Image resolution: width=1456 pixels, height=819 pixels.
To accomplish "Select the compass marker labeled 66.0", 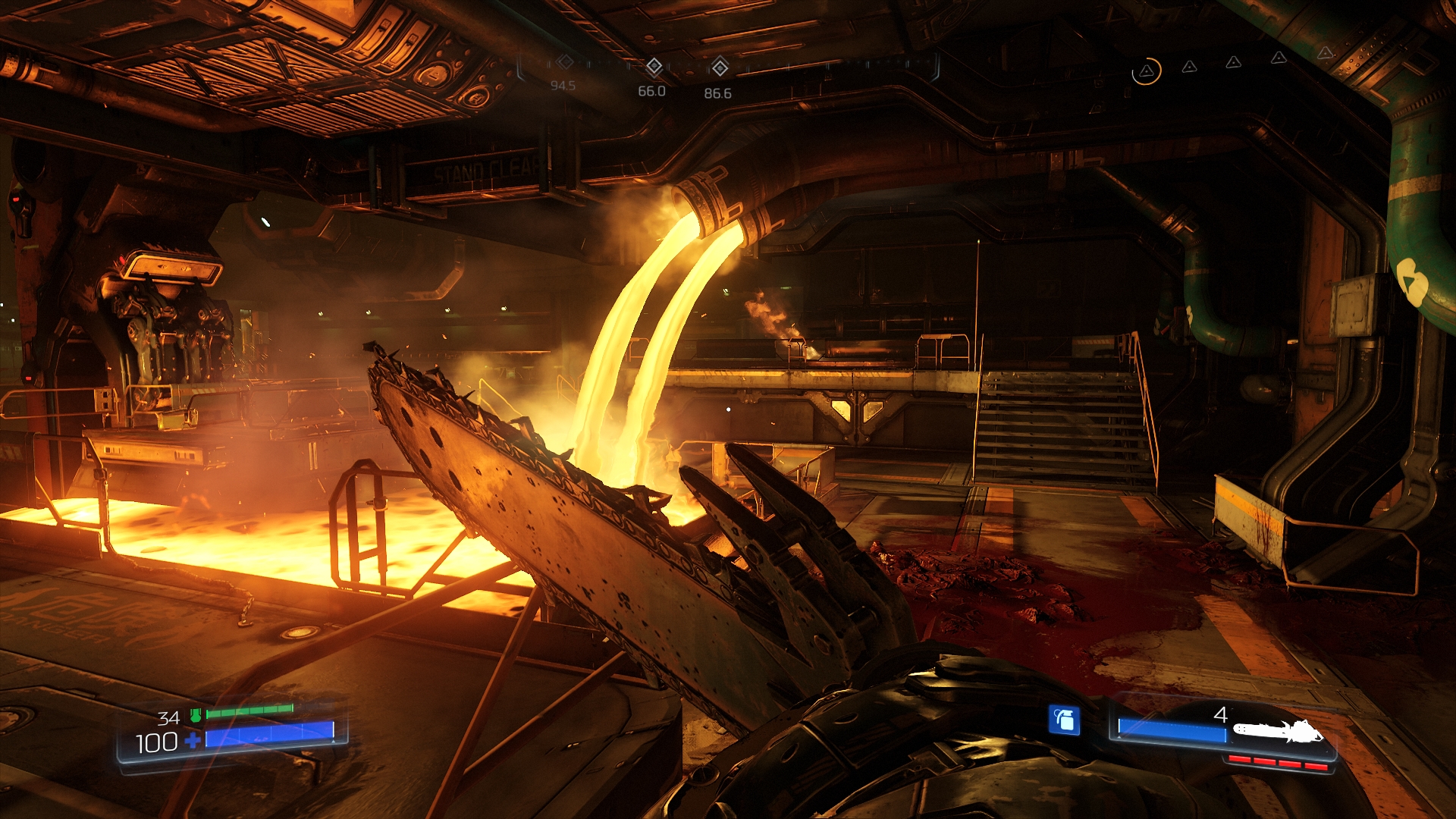I will (x=654, y=67).
